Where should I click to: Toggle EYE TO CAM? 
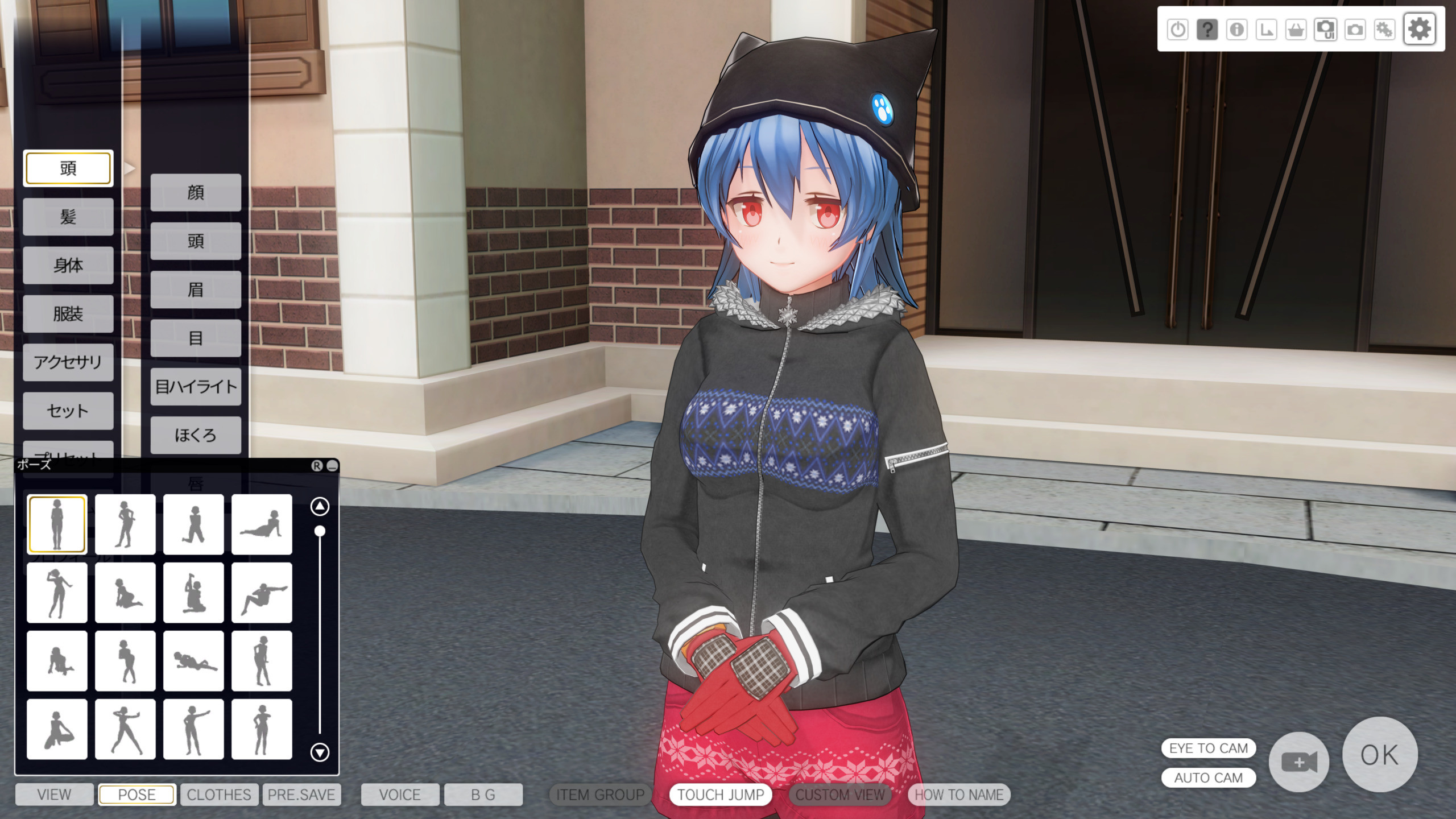point(1208,748)
